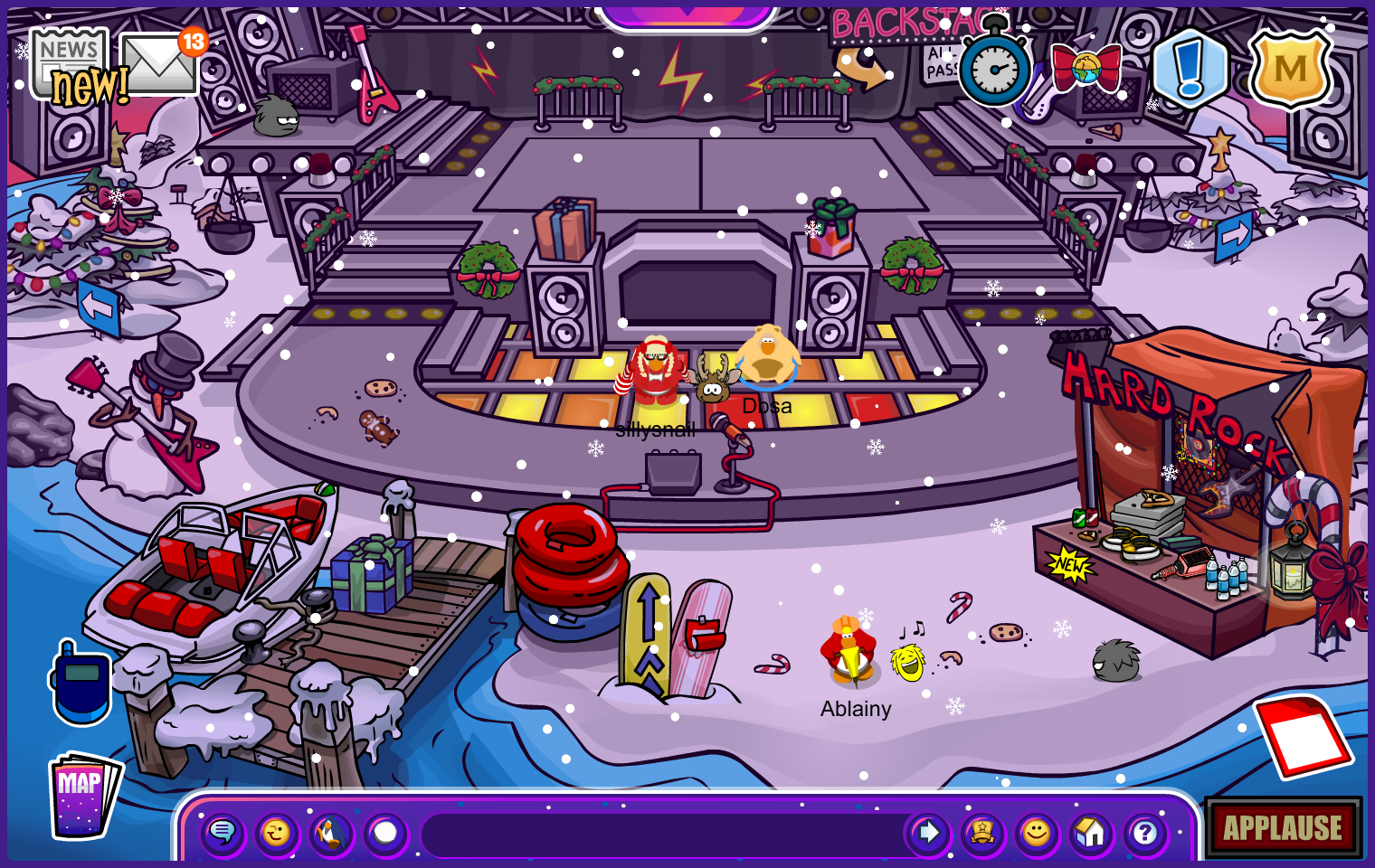Open the globe bow tie icon
The image size is (1375, 868).
click(x=1086, y=68)
